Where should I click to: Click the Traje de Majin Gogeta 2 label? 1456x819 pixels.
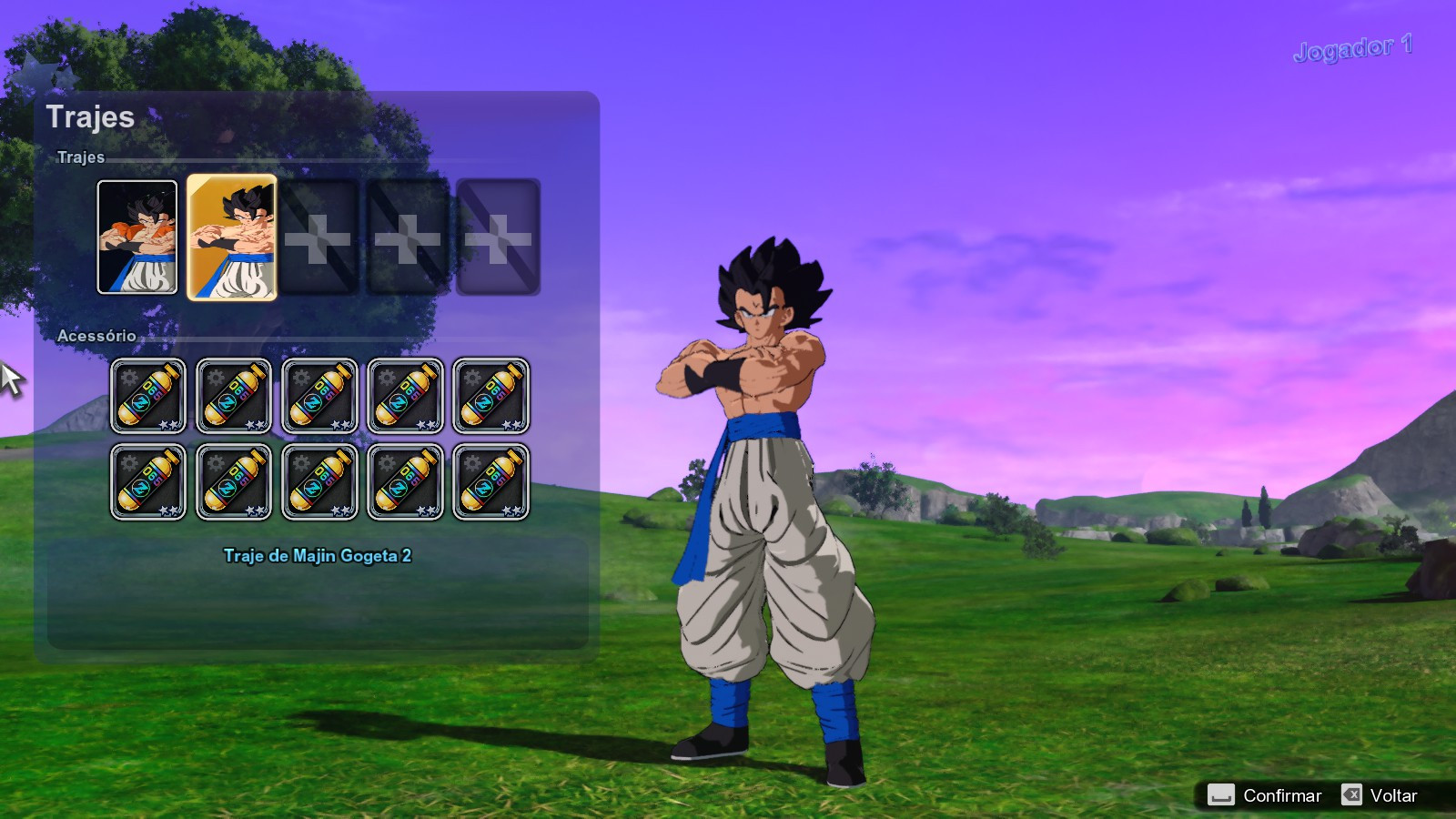(x=318, y=554)
